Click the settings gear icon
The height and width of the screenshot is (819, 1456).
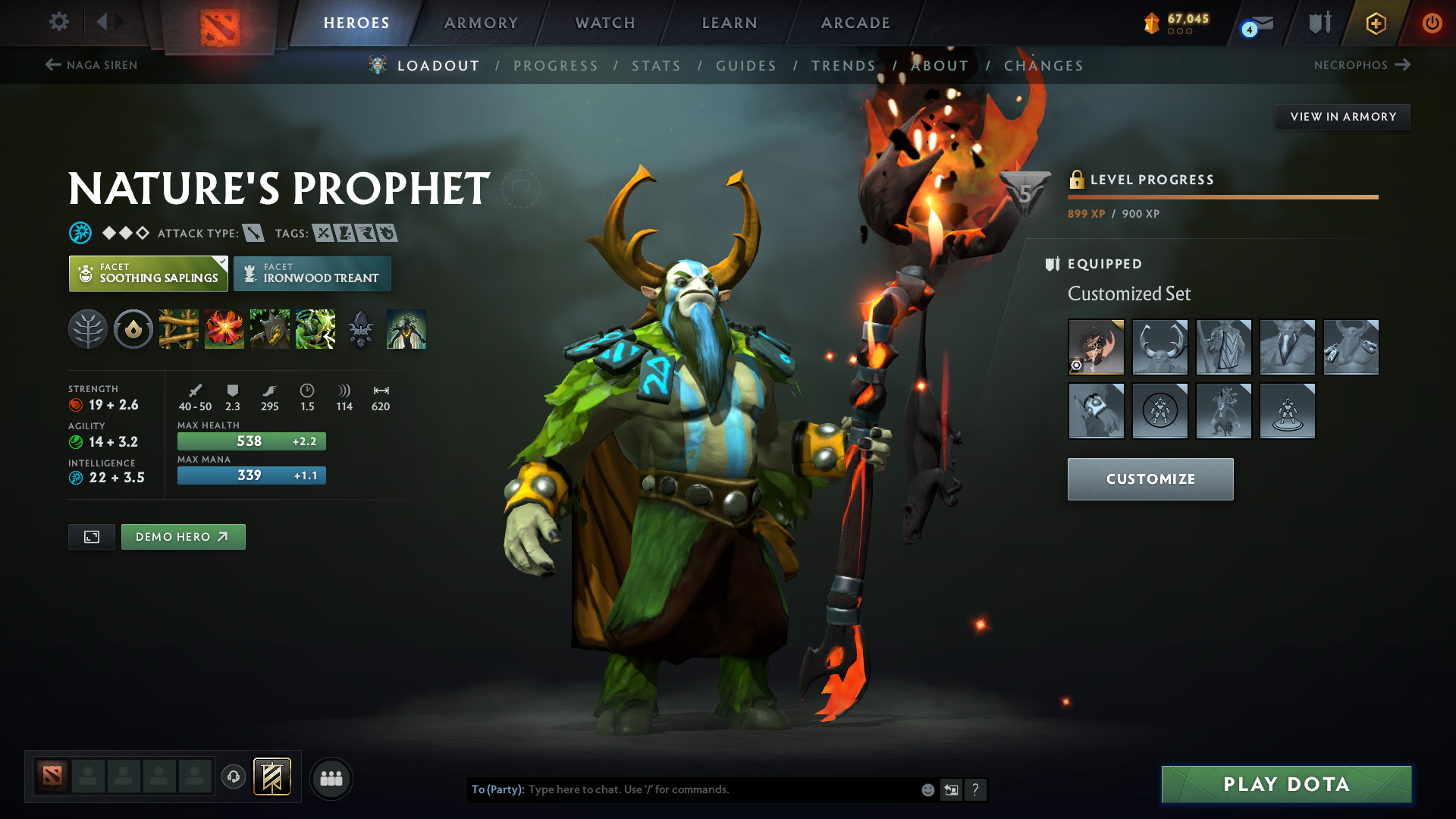click(58, 23)
